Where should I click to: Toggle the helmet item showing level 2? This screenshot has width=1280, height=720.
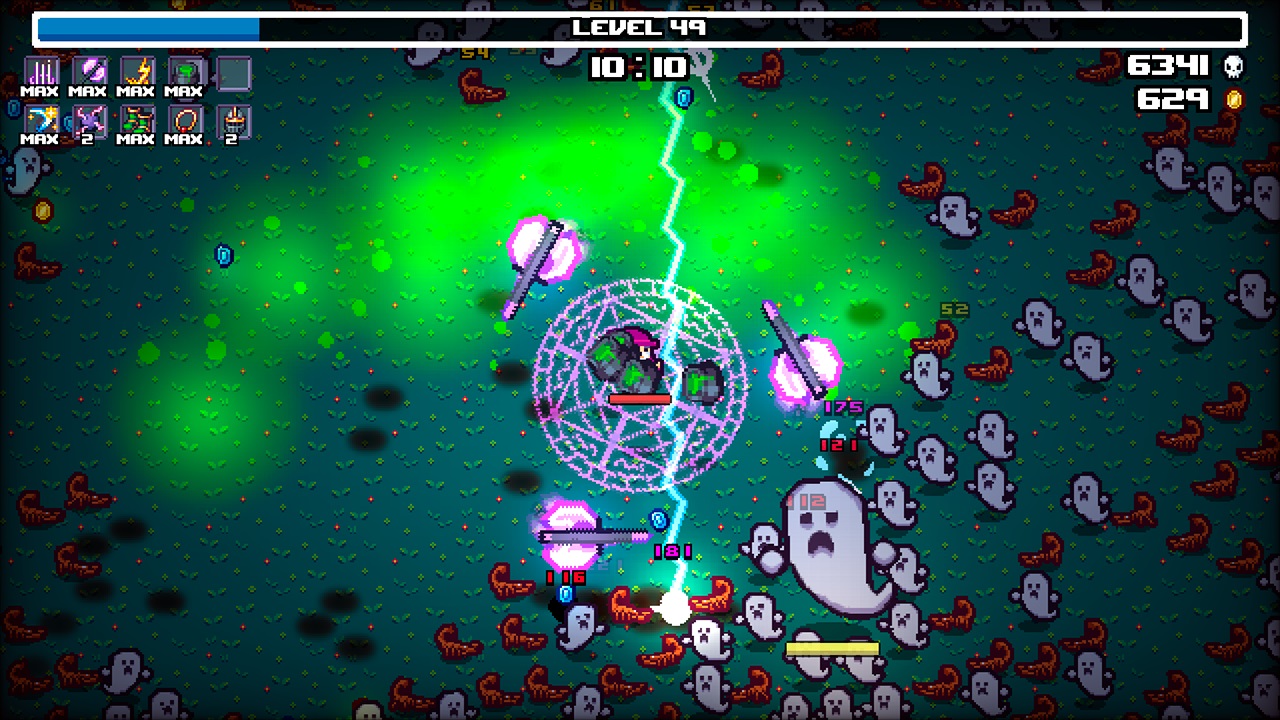(233, 120)
